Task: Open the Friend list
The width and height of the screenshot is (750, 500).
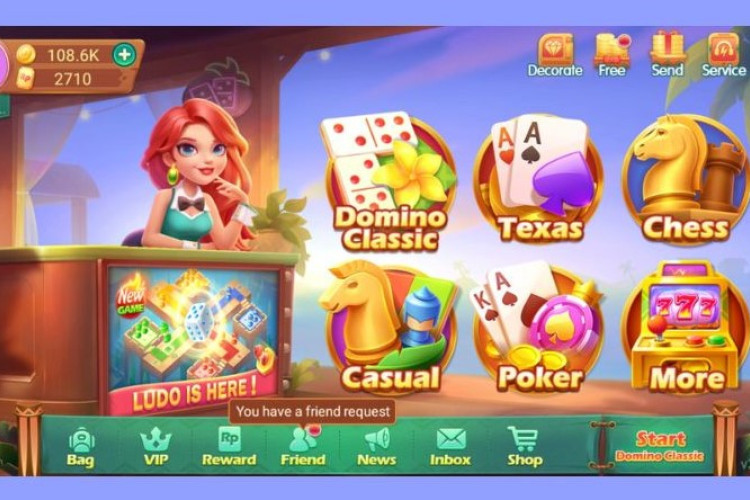Action: click(x=303, y=445)
